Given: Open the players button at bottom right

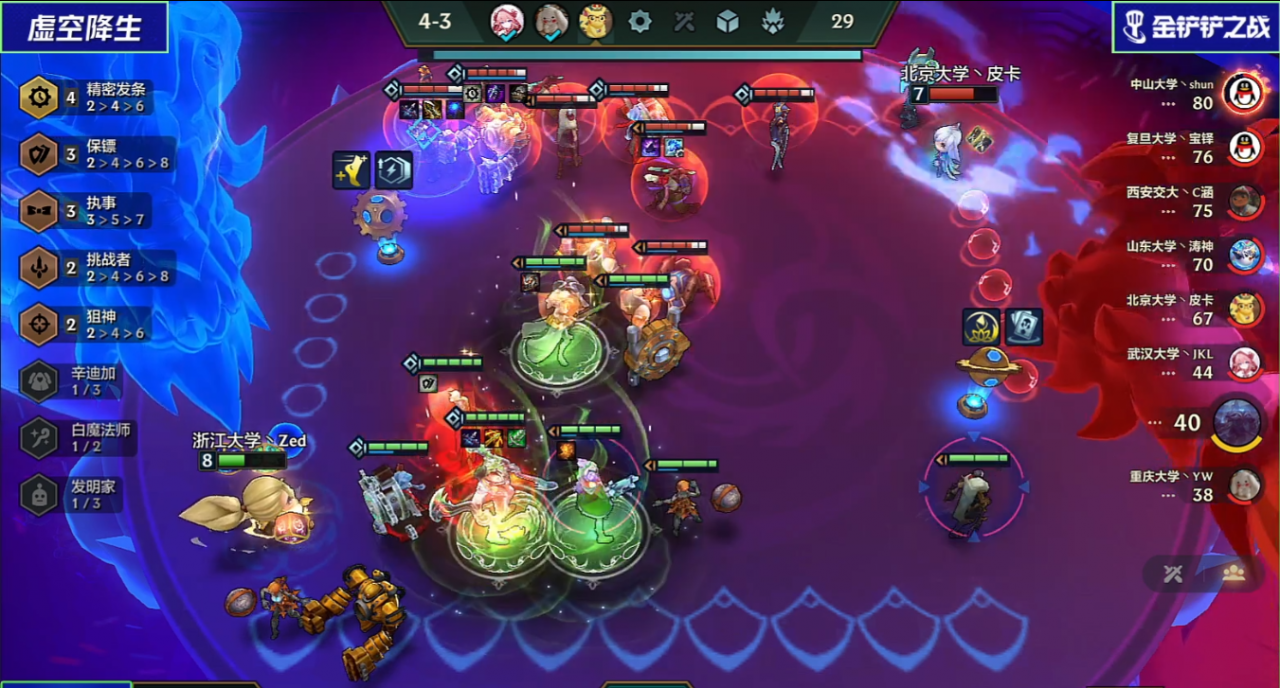Looking at the screenshot, I should coord(1234,573).
